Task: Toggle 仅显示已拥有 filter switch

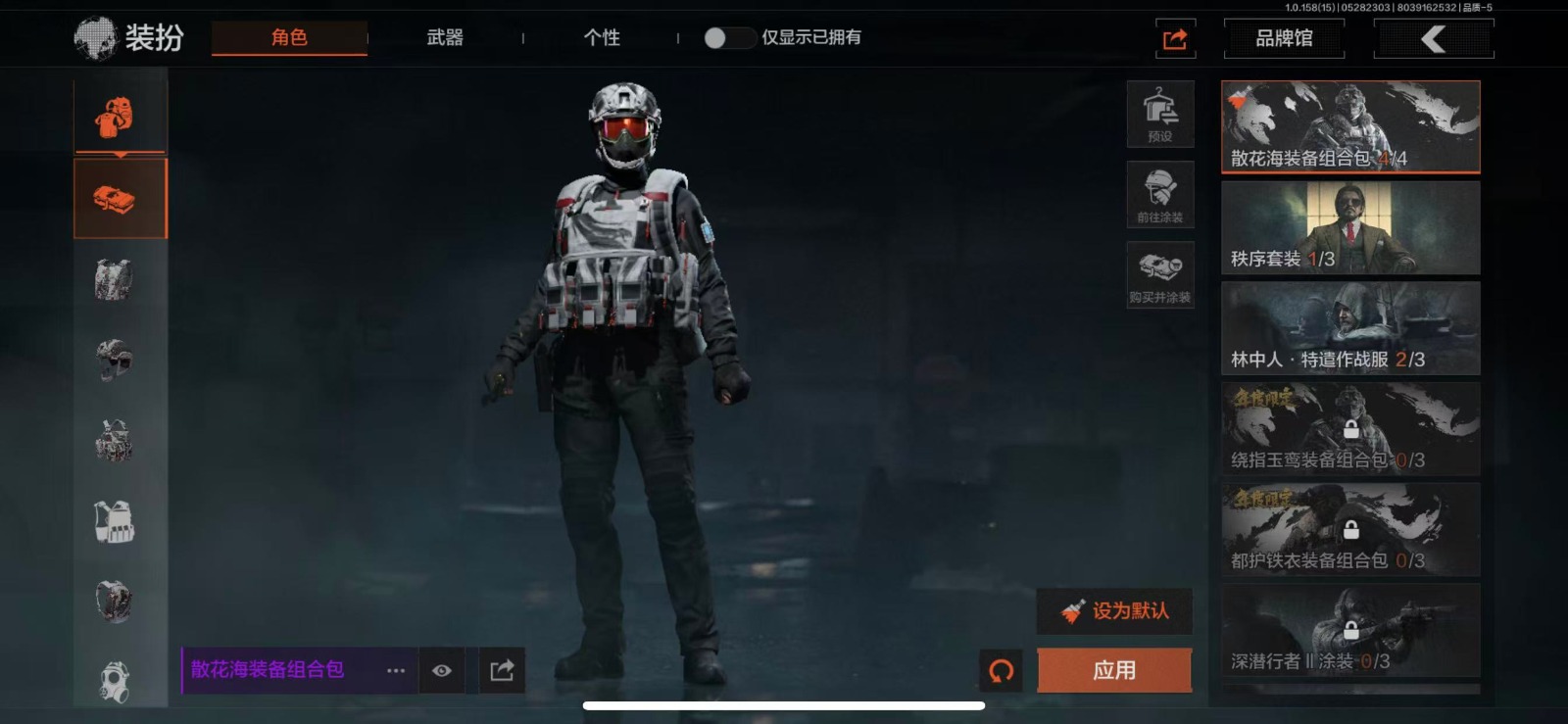Action: (x=728, y=38)
